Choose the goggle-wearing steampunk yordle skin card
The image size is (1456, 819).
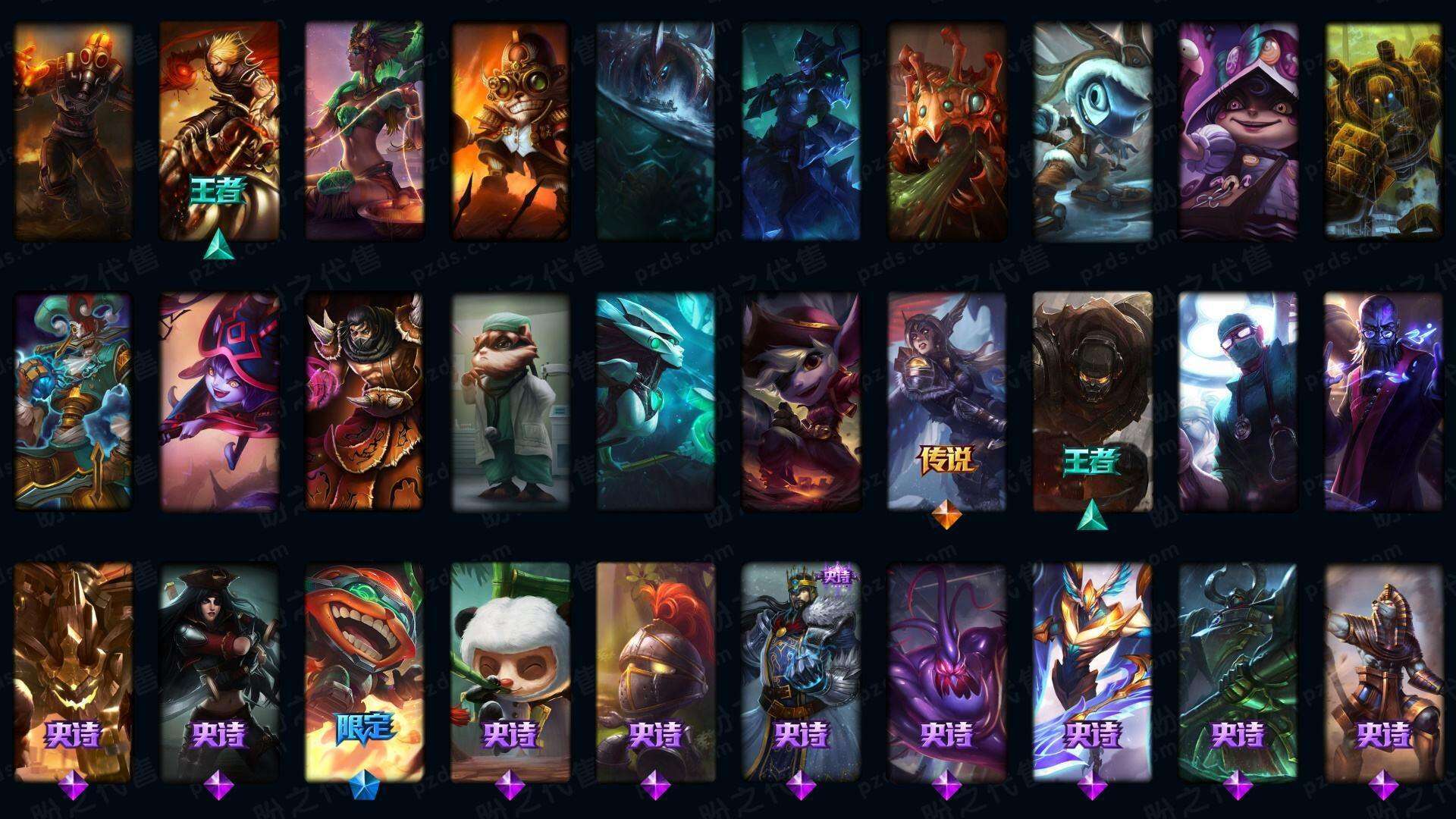tap(510, 130)
